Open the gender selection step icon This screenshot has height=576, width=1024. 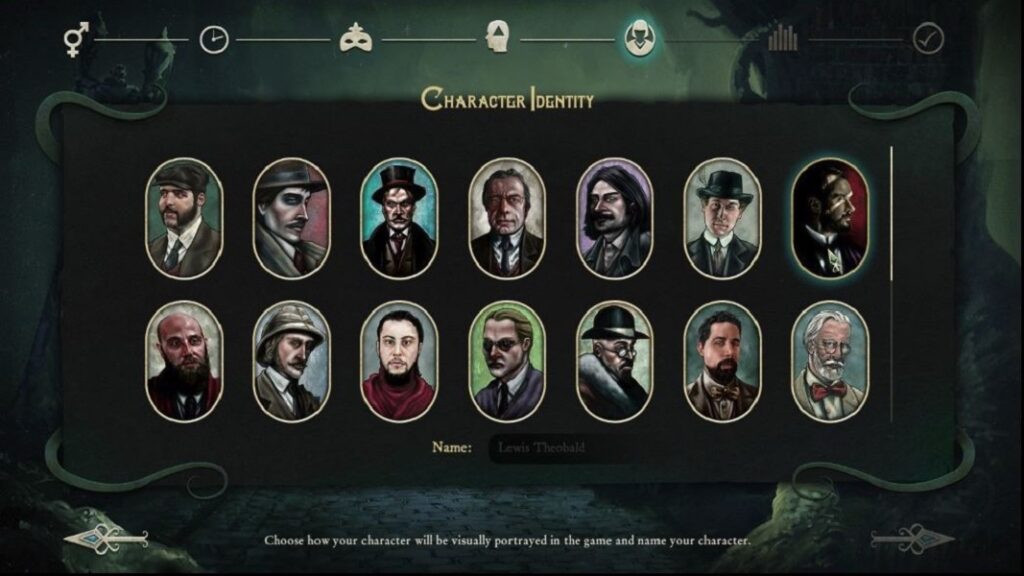click(75, 39)
